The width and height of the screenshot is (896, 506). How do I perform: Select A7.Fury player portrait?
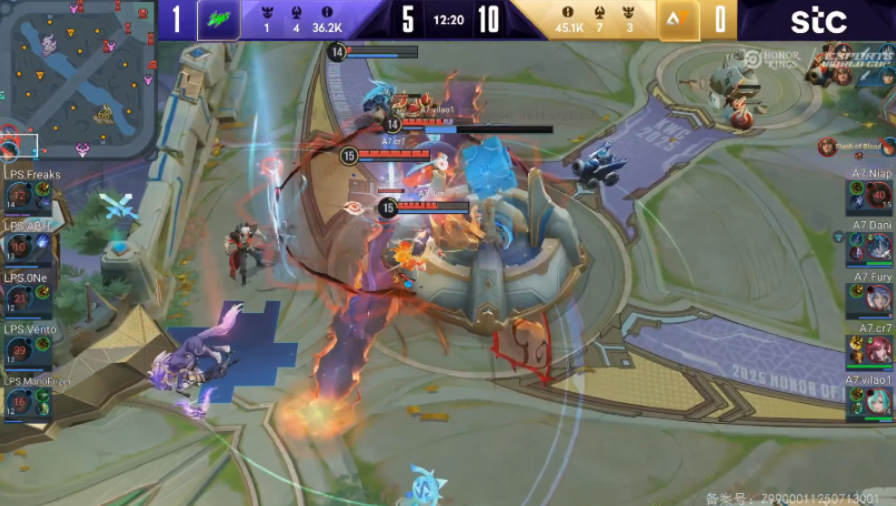click(x=878, y=297)
